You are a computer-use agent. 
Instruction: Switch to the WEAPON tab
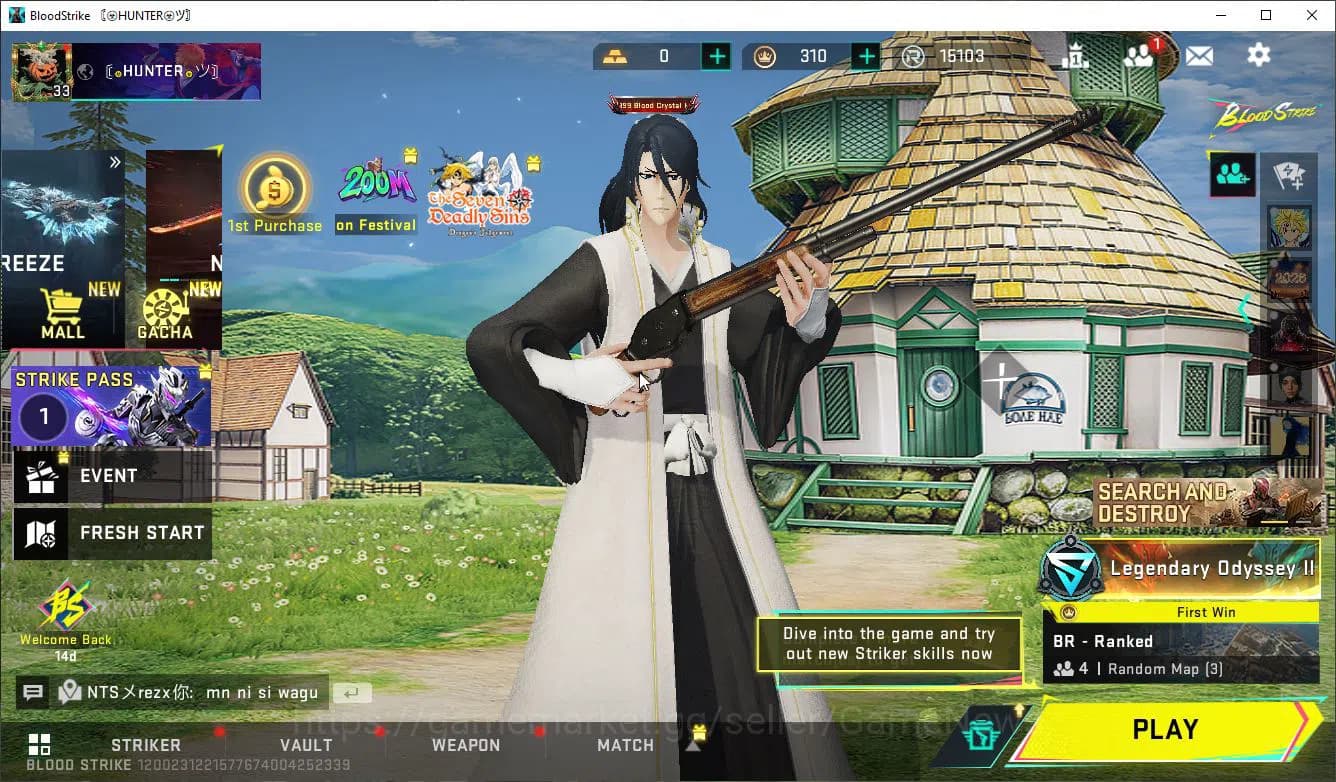tap(466, 745)
